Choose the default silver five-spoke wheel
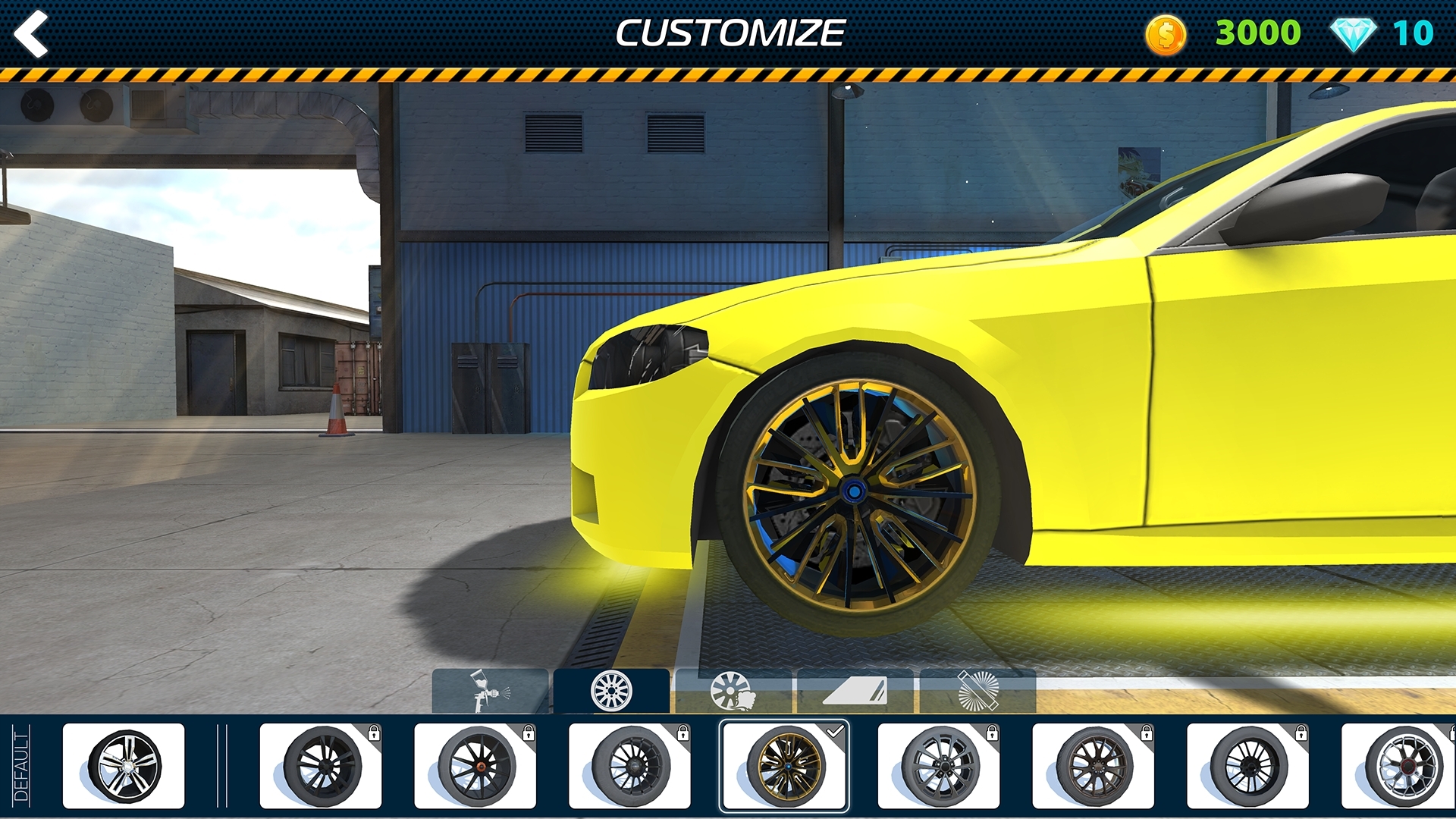This screenshot has height=819, width=1456. [x=124, y=766]
